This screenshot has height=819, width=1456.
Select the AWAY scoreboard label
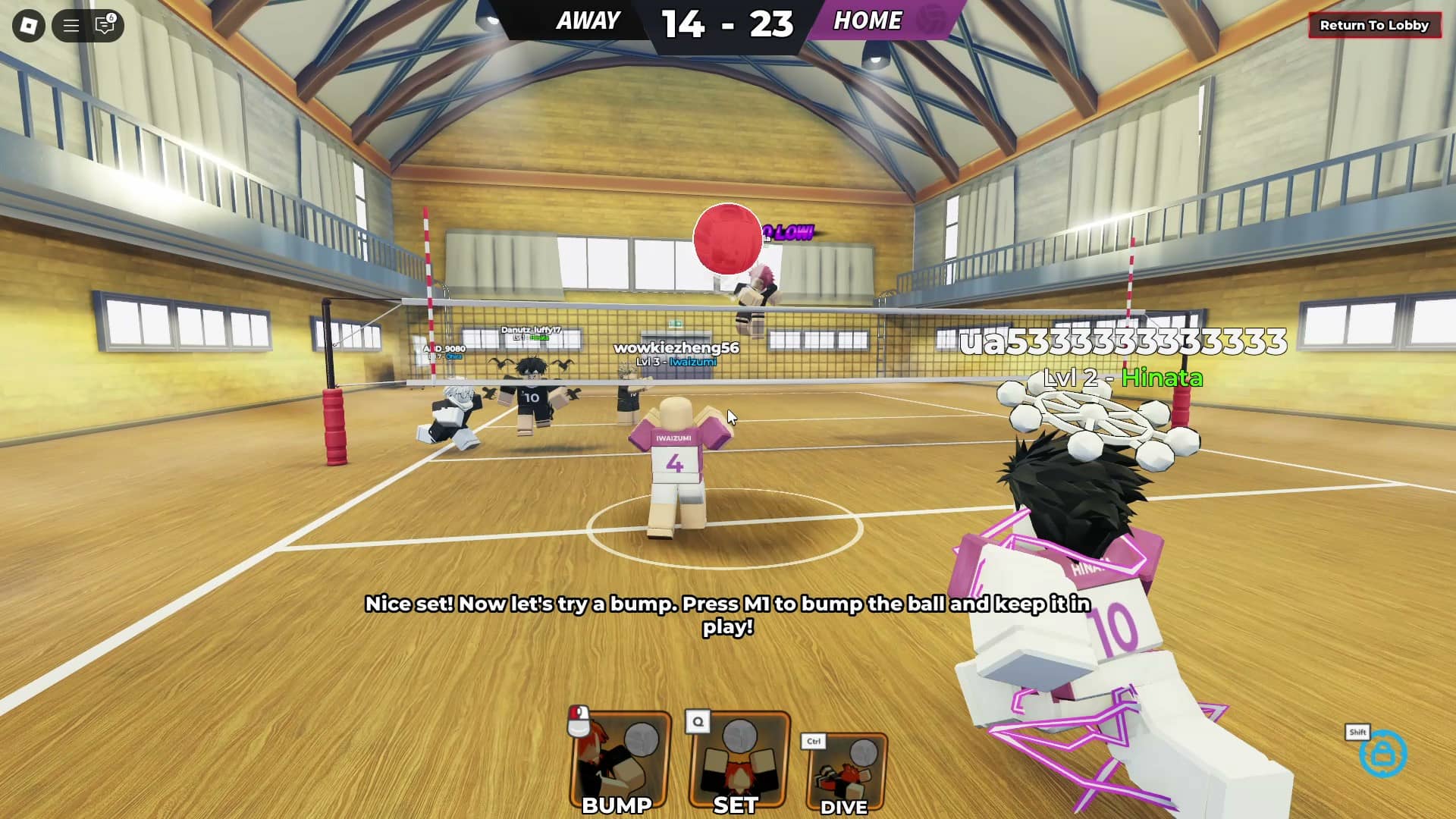click(588, 20)
